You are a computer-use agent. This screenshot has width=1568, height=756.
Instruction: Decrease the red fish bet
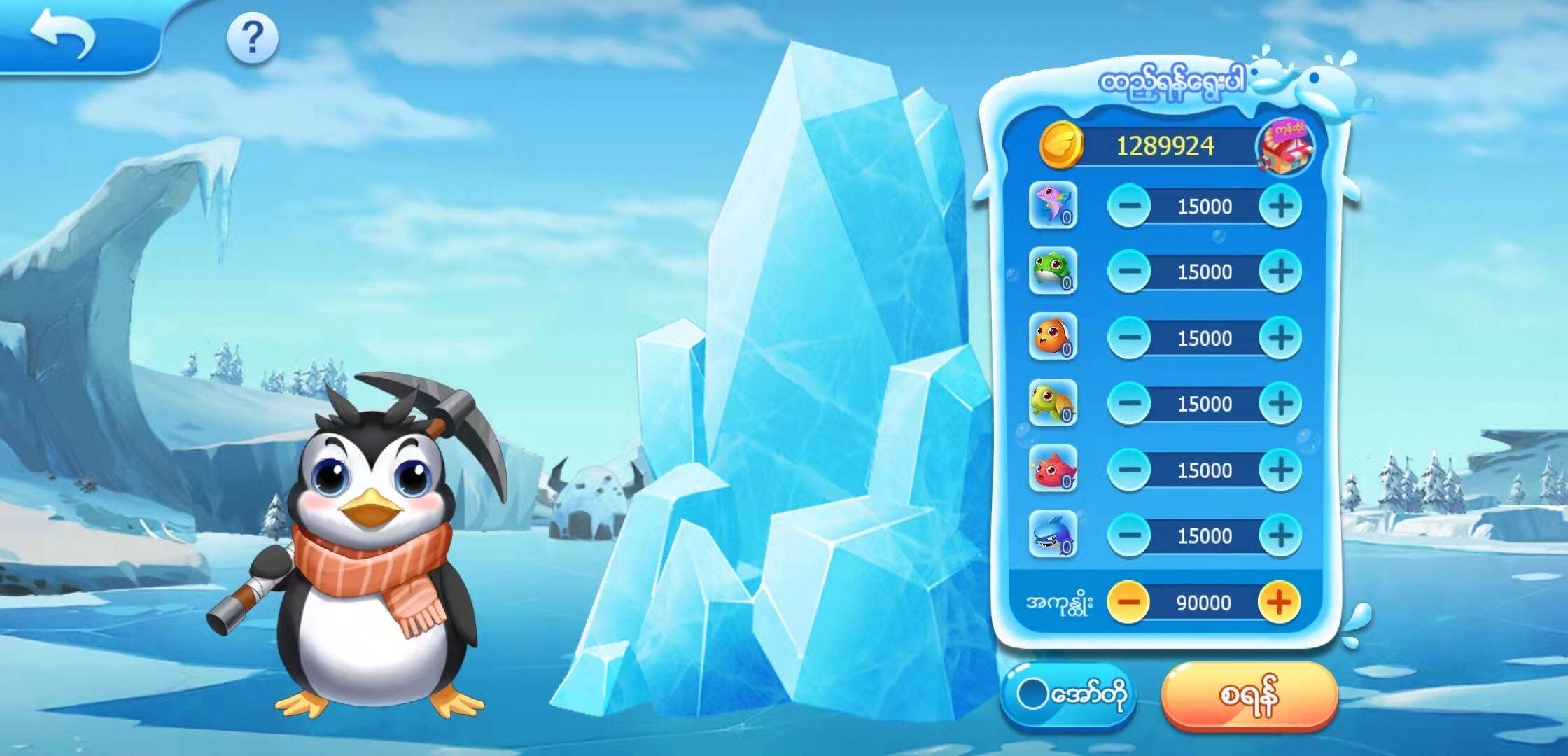click(1129, 469)
